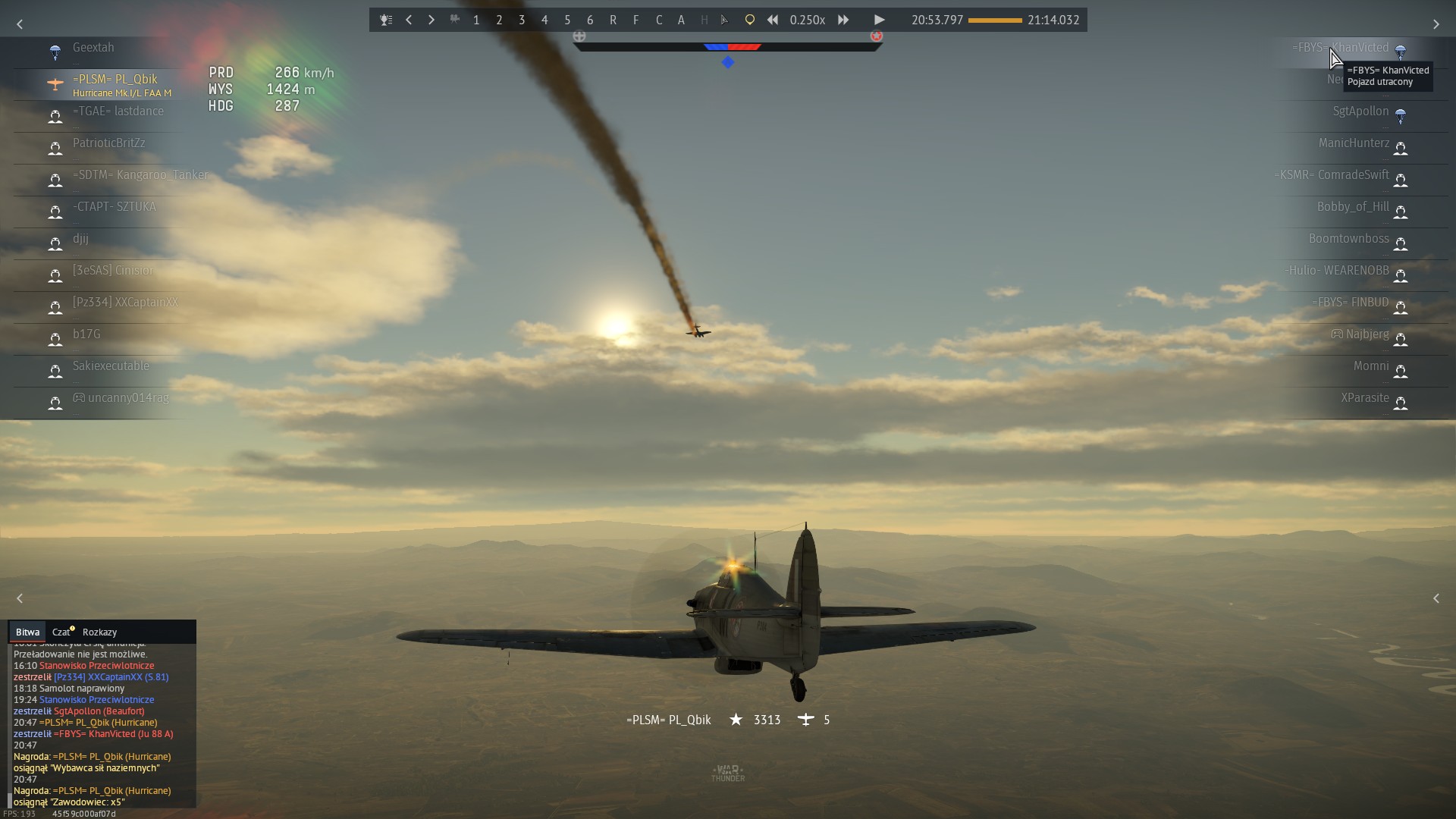Screen dimensions: 1456x819
Task: Show the Bitwa log tab
Action: [x=27, y=632]
